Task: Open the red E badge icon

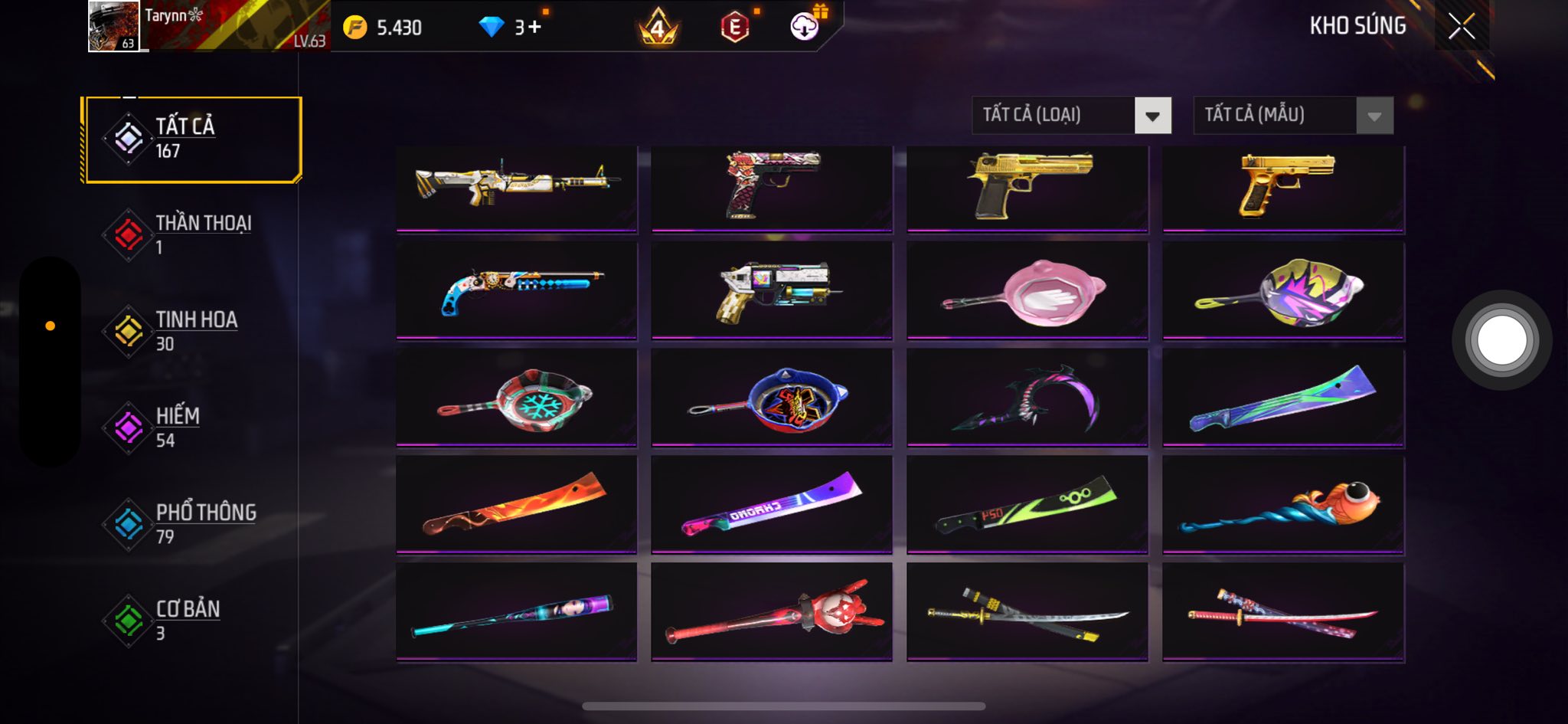Action: point(734,28)
